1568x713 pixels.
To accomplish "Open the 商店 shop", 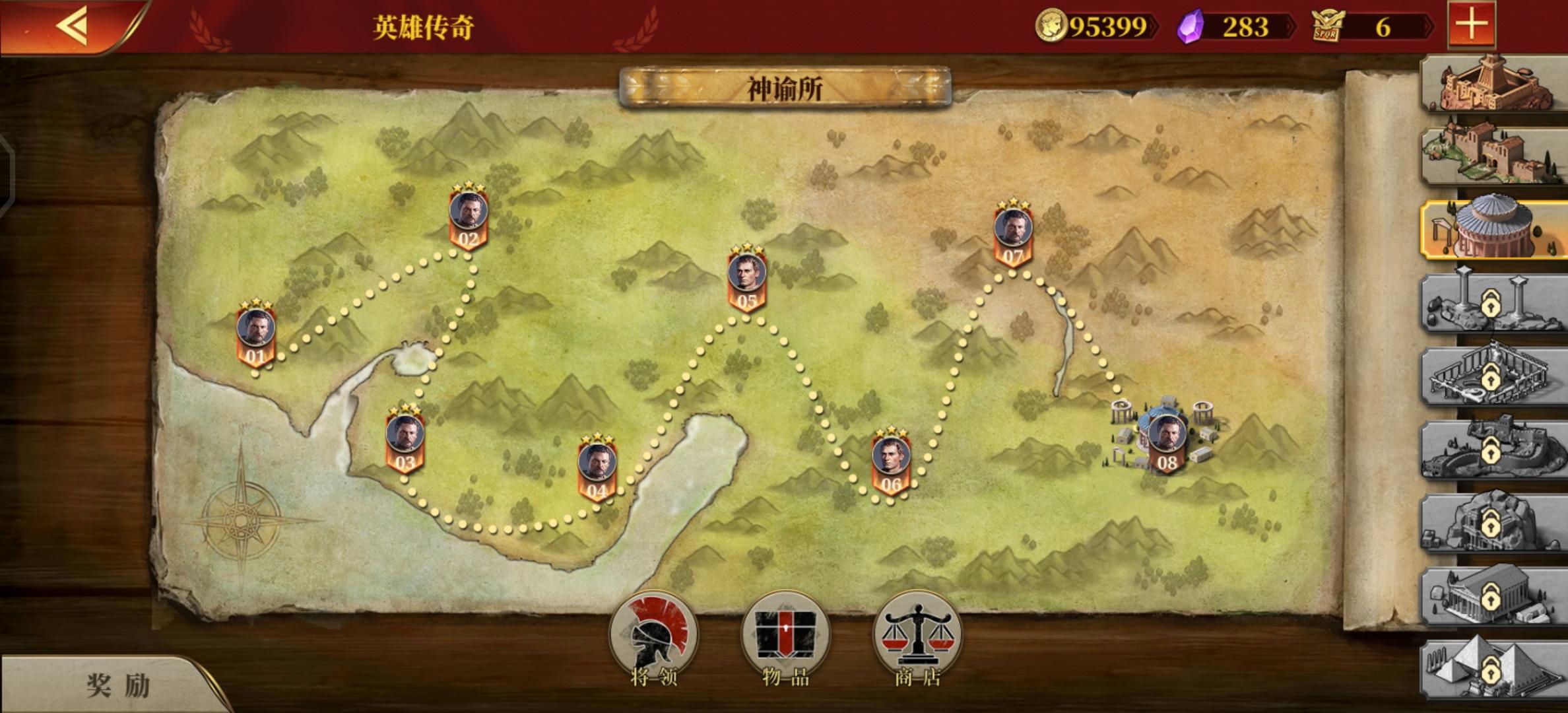I will coord(917,635).
